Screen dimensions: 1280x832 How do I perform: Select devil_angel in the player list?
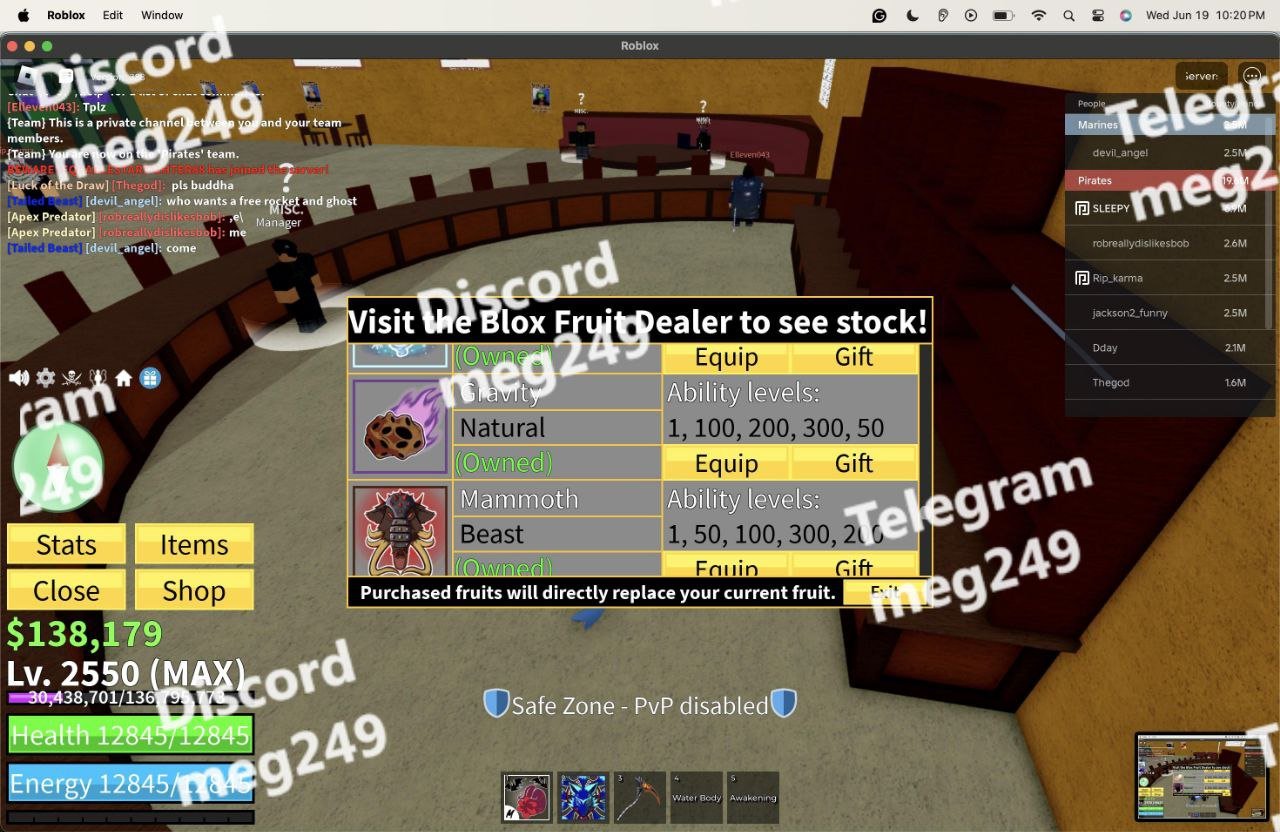pos(1120,153)
